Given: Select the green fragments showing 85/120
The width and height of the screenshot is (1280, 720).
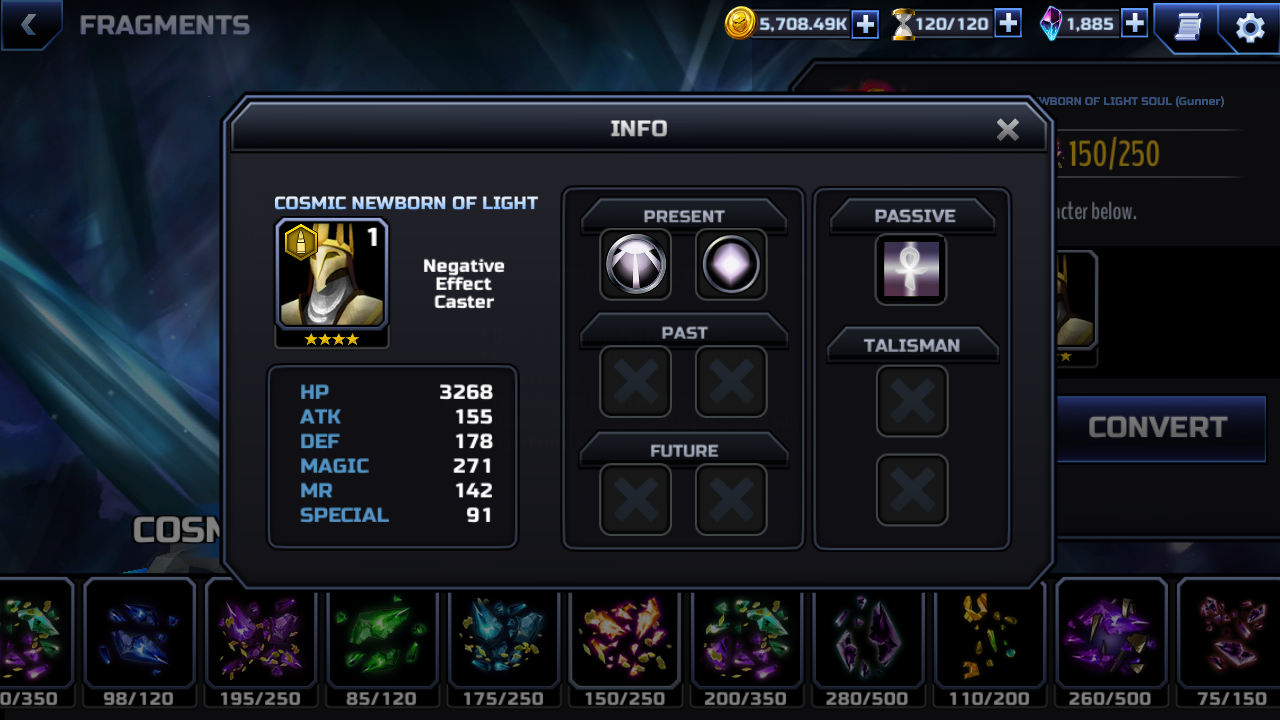Looking at the screenshot, I should click(x=381, y=637).
